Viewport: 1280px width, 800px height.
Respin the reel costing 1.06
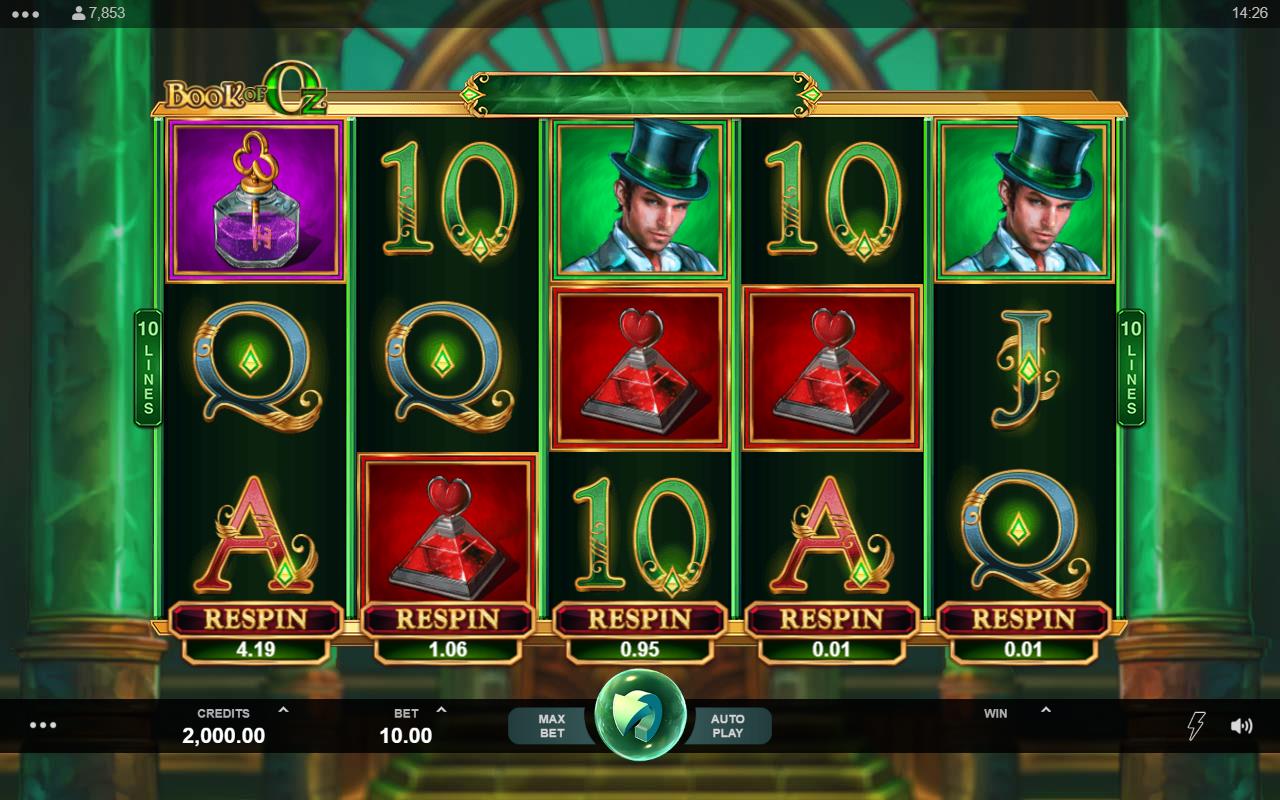click(447, 620)
